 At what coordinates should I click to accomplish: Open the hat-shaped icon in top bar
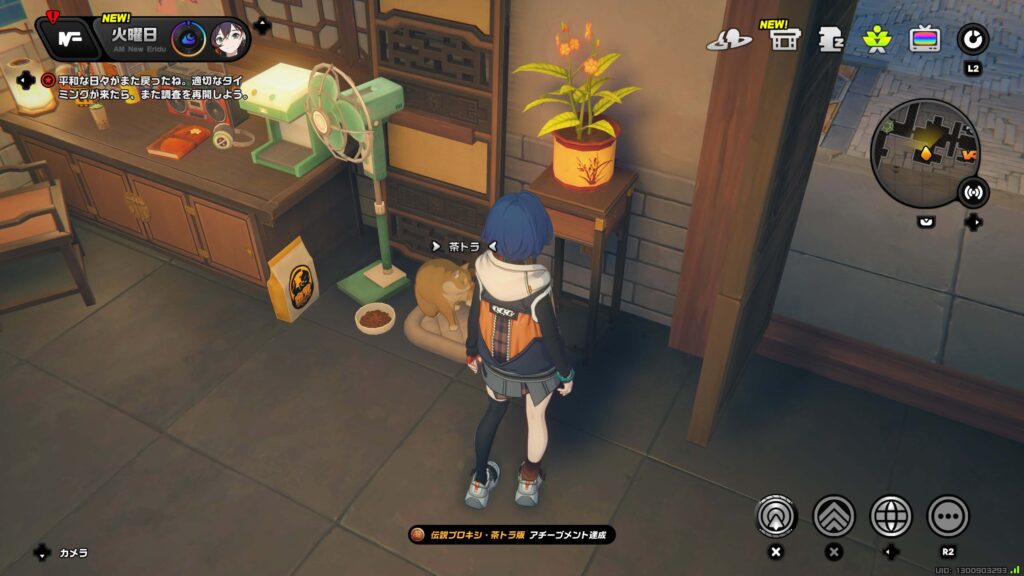pyautogui.click(x=728, y=40)
